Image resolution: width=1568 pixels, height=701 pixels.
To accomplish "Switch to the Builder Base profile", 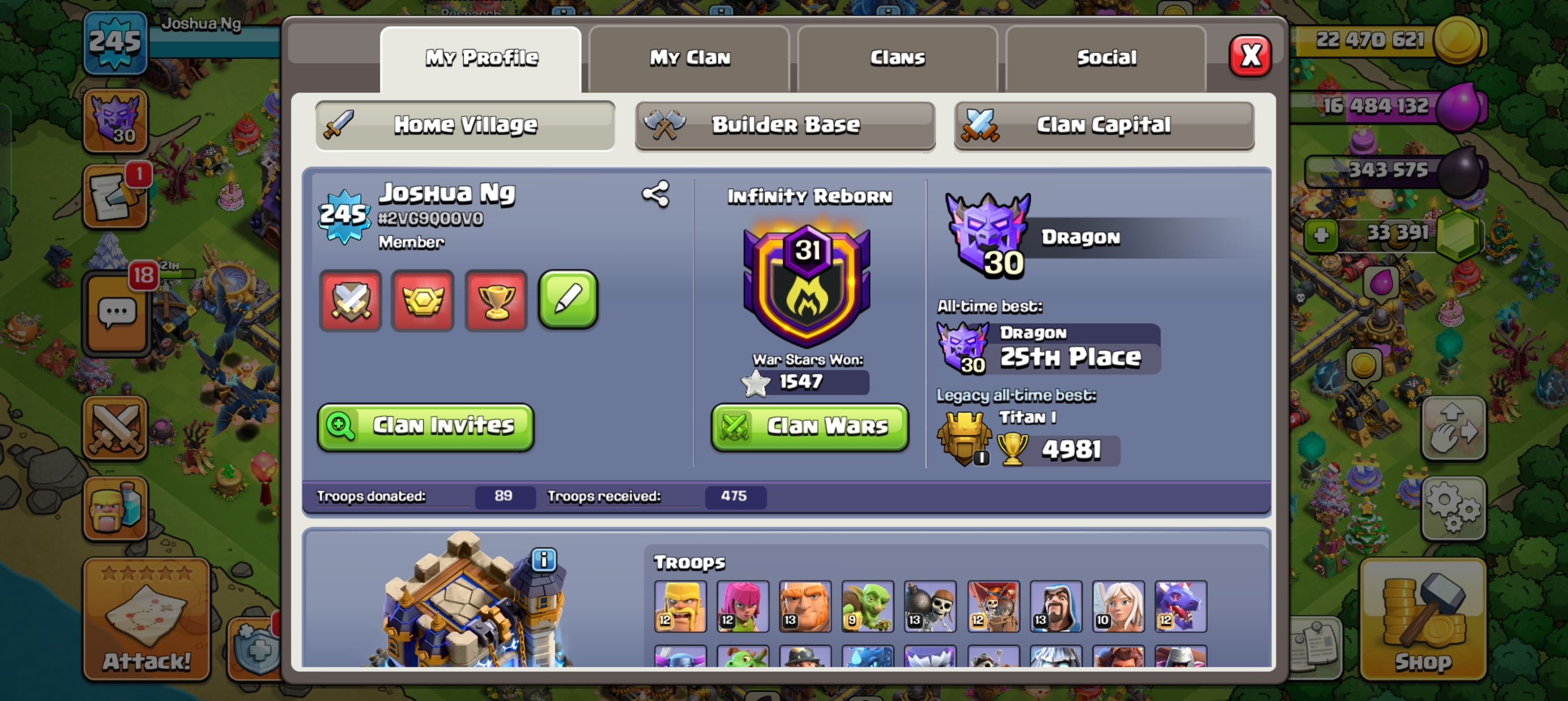I will [x=785, y=126].
